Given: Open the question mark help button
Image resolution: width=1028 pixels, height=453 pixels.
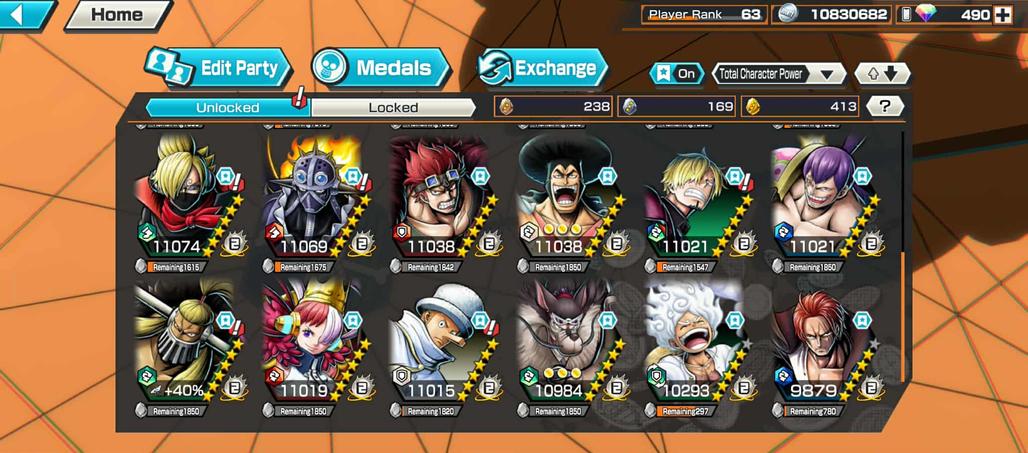Looking at the screenshot, I should [x=884, y=106].
